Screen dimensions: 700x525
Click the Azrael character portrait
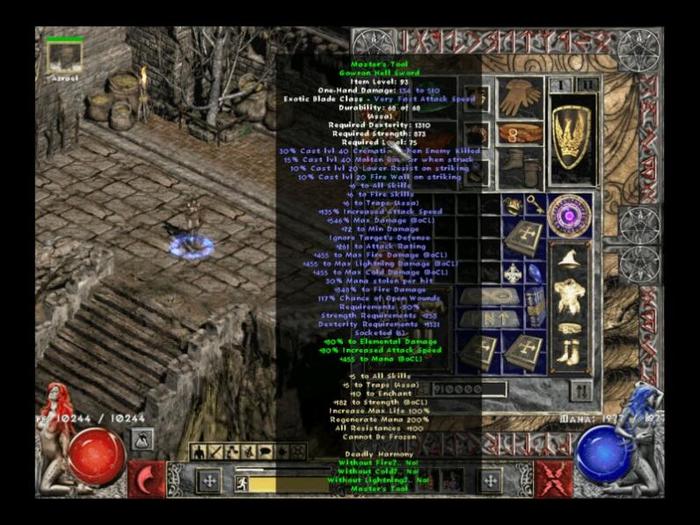[x=63, y=58]
